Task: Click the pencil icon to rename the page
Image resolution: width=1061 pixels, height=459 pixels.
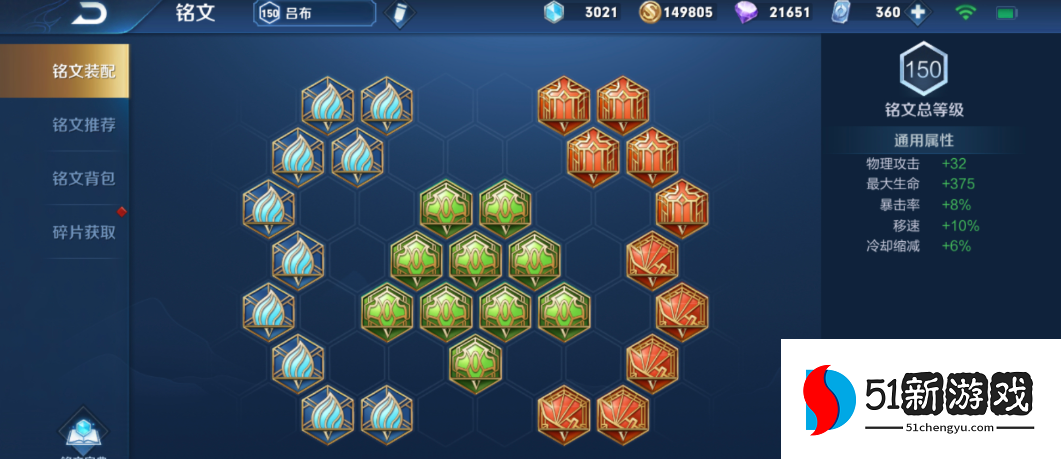Action: click(x=399, y=14)
